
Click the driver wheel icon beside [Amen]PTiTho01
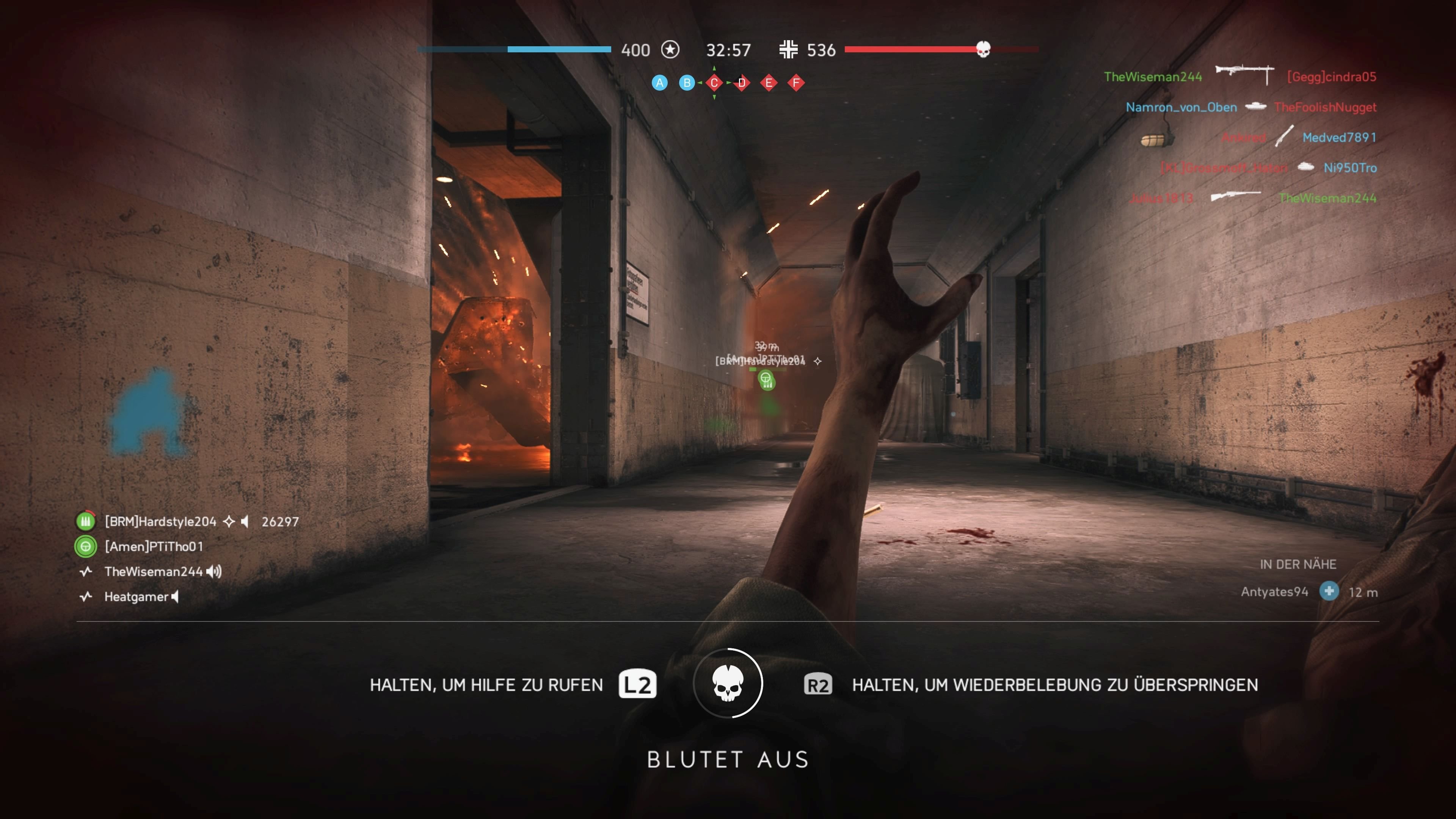coord(85,546)
